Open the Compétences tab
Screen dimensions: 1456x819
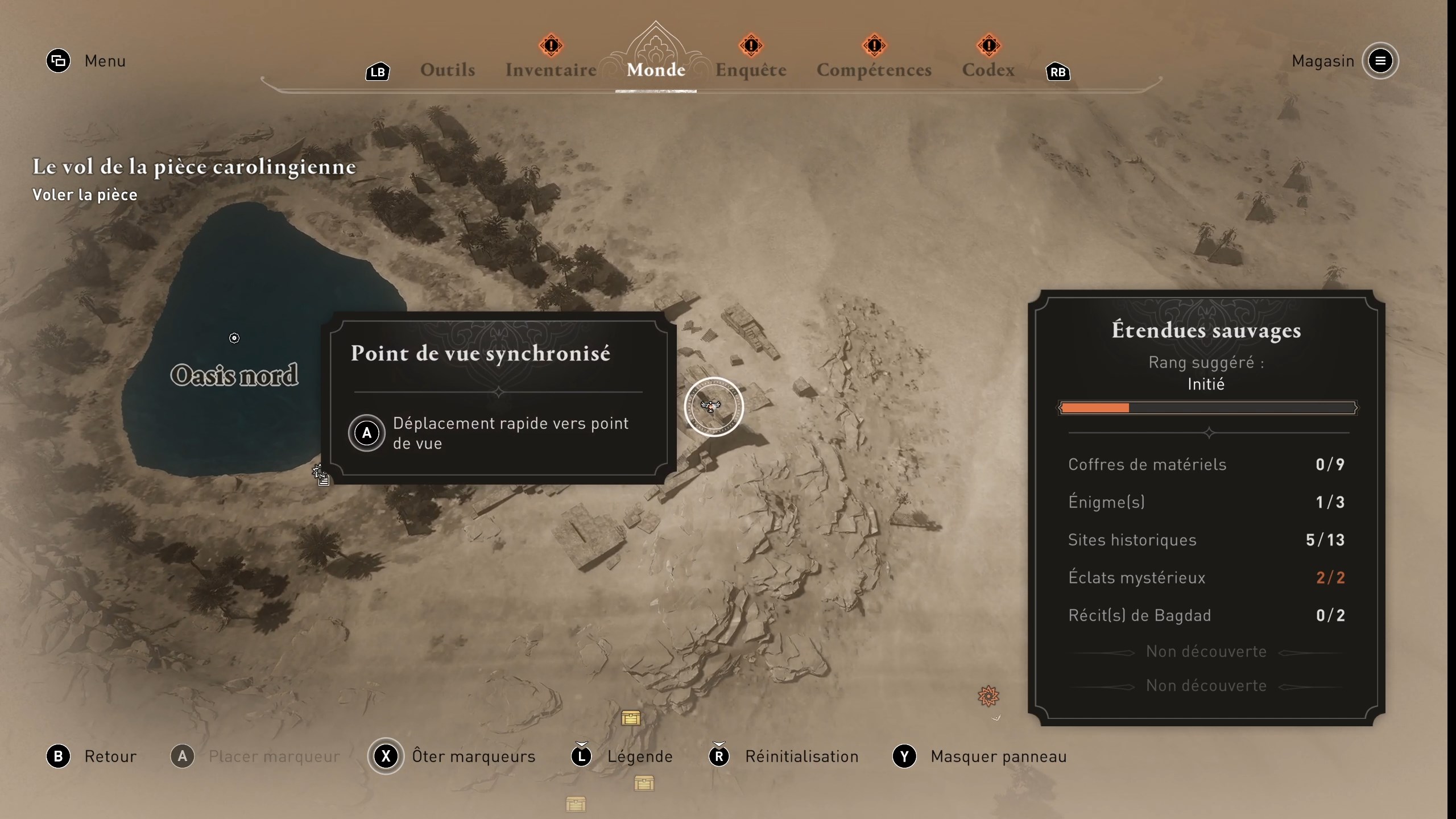pos(874,70)
